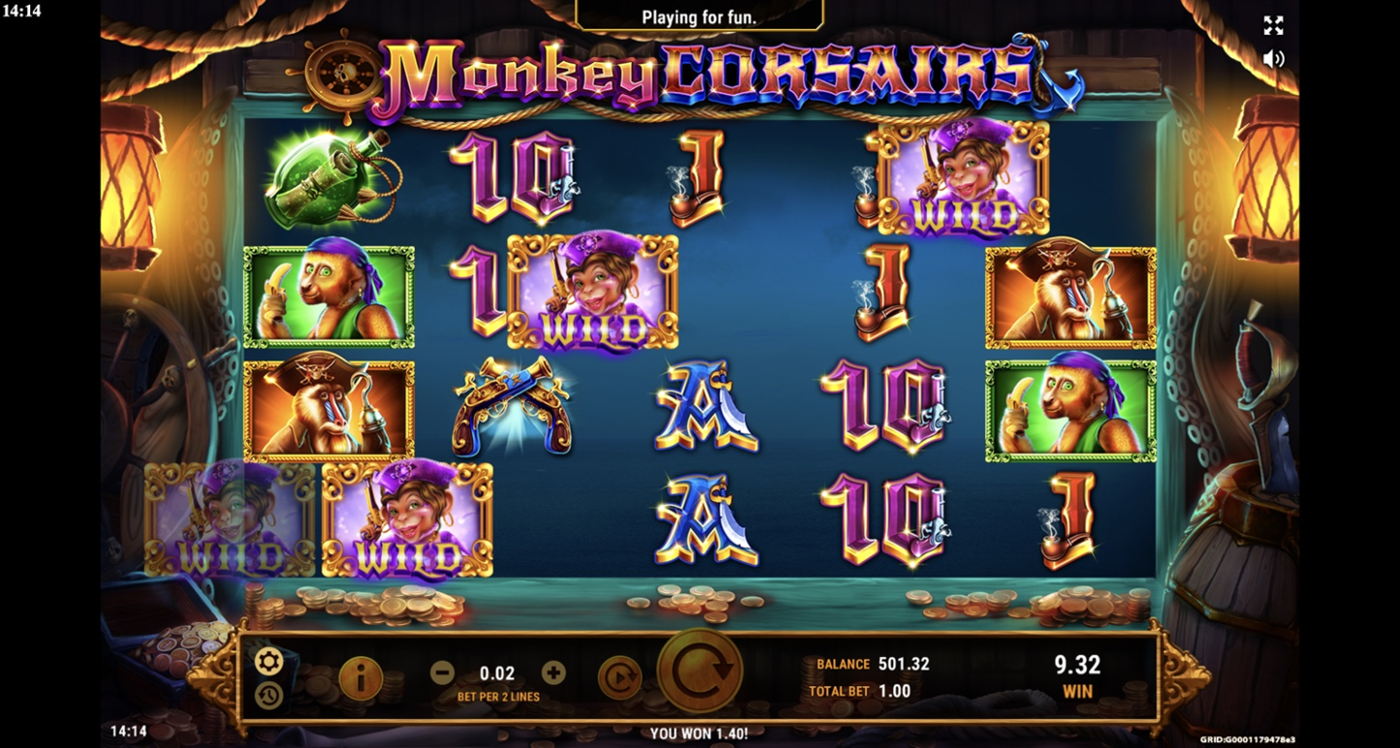Click the Total Bet 1.00 field

click(x=860, y=690)
